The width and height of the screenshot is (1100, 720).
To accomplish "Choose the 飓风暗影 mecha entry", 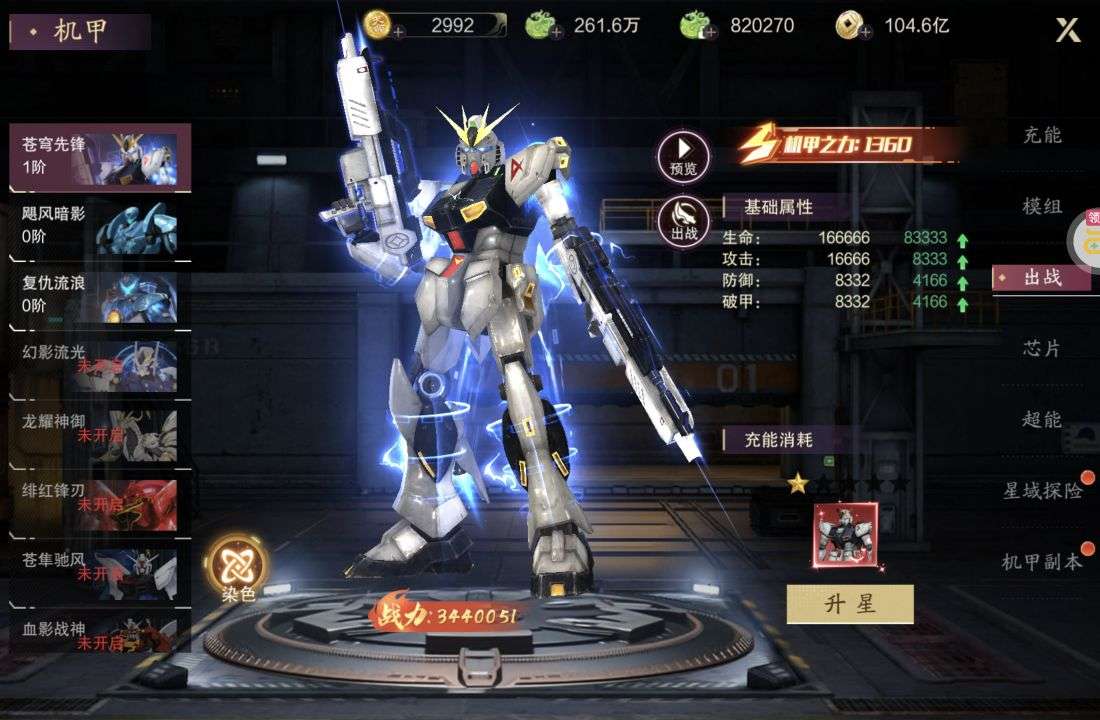I will (x=99, y=227).
